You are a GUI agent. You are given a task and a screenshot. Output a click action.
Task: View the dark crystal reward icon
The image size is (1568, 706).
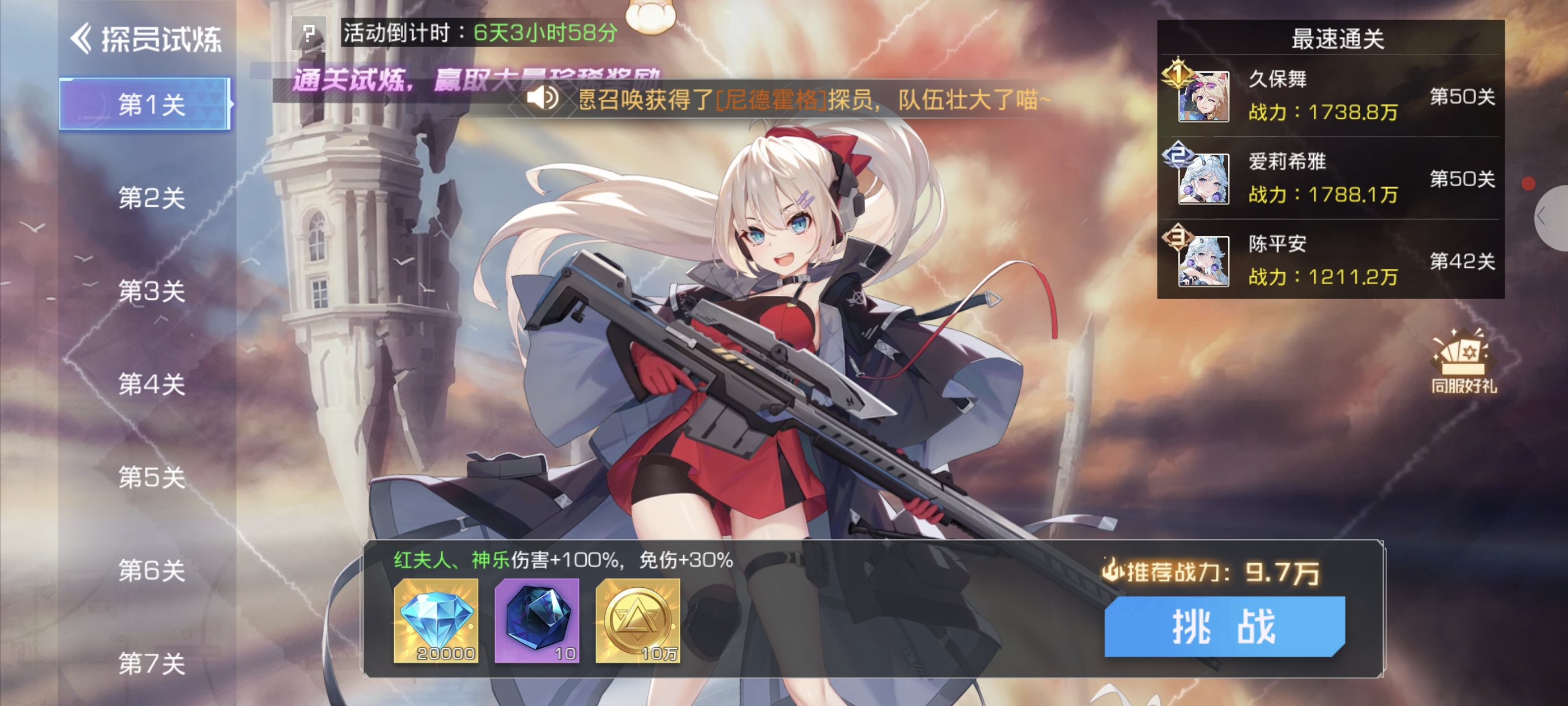tap(537, 621)
